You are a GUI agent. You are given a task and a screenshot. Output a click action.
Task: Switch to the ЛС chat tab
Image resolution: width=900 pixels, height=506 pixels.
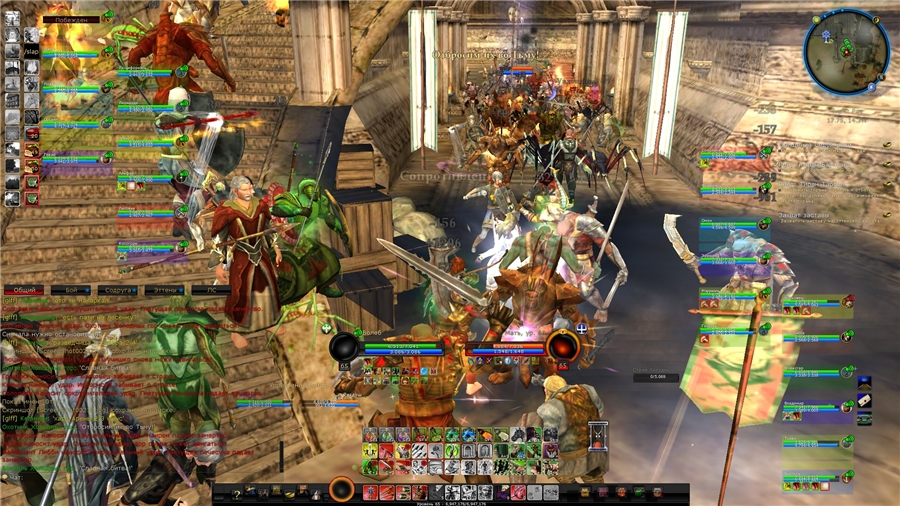pos(211,290)
